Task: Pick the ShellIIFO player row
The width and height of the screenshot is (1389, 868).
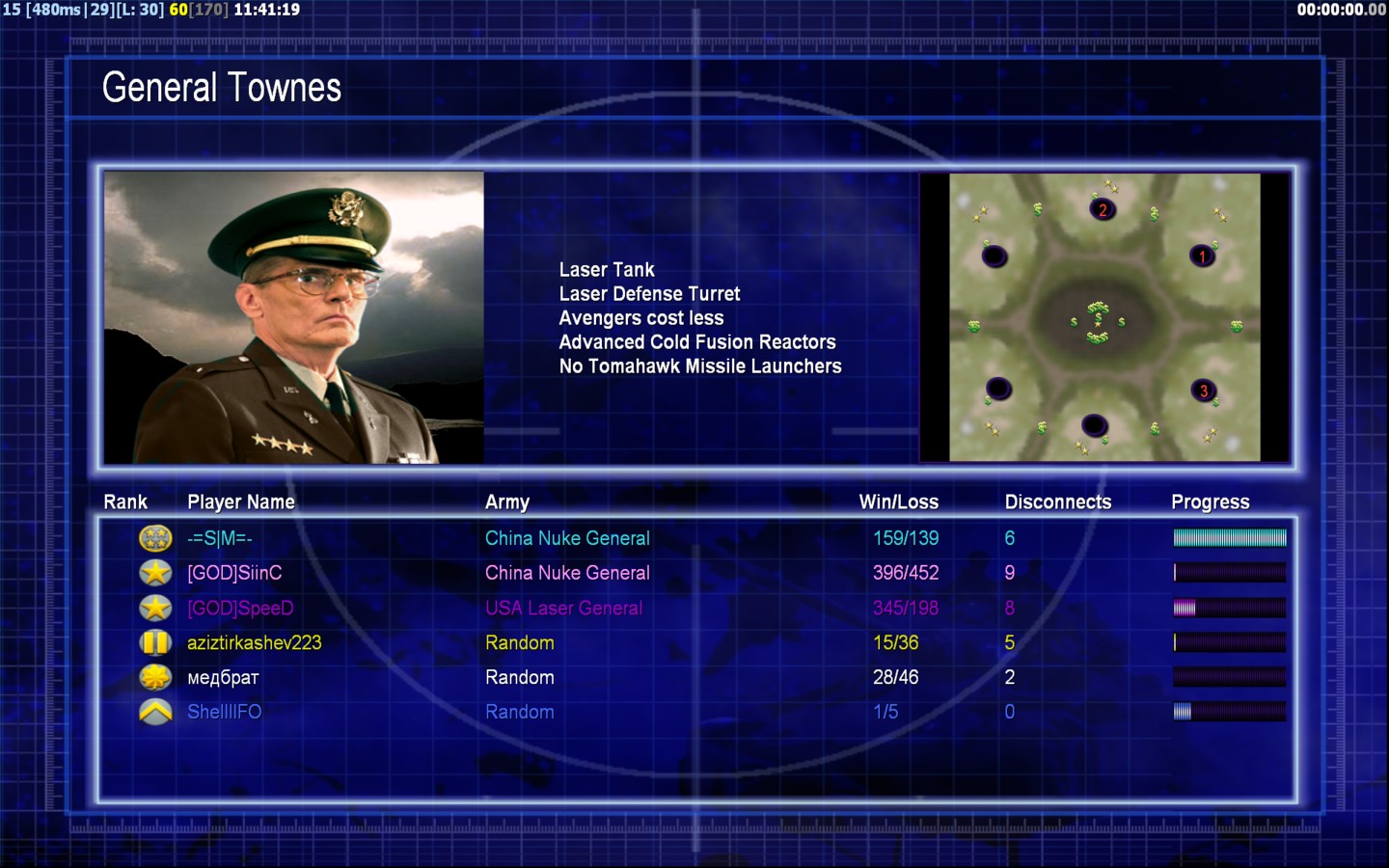Action: coord(224,712)
